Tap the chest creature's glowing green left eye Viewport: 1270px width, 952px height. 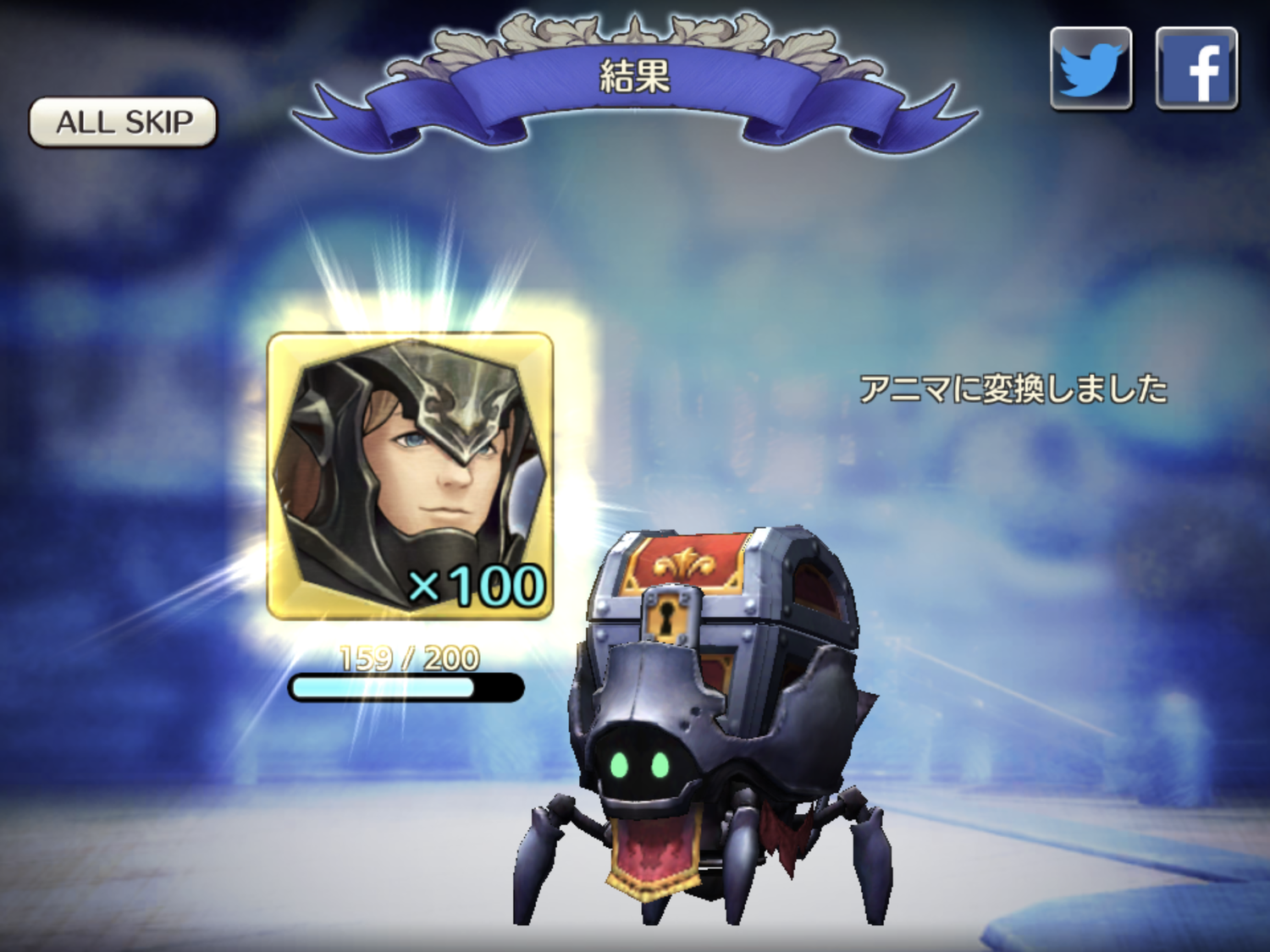point(621,764)
